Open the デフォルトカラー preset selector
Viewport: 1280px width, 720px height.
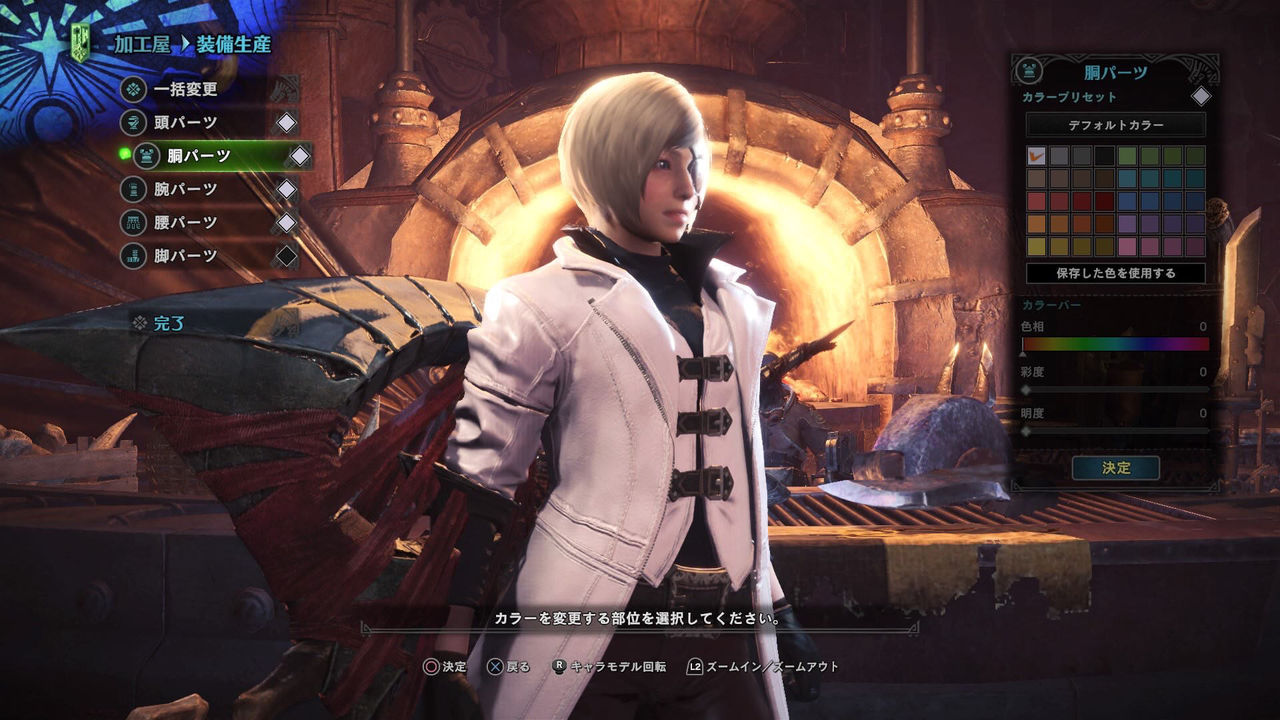(x=1115, y=122)
